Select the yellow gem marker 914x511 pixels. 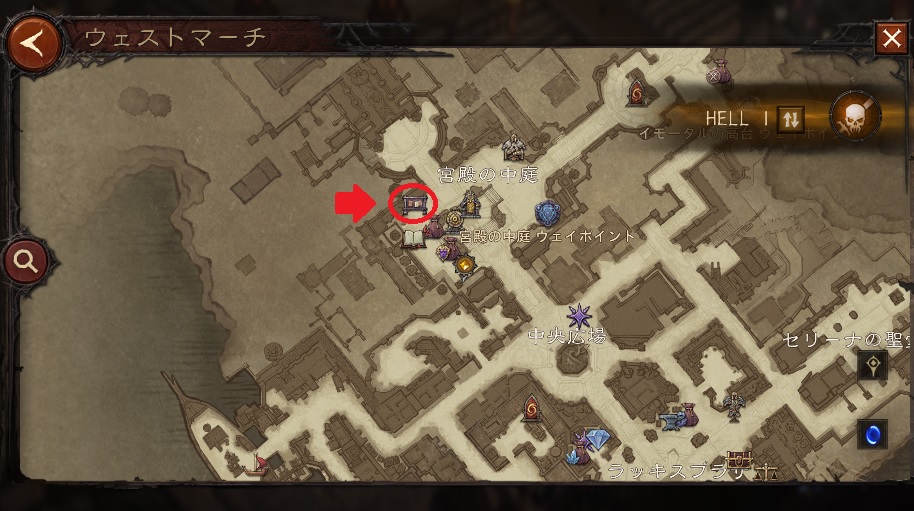coord(464,264)
